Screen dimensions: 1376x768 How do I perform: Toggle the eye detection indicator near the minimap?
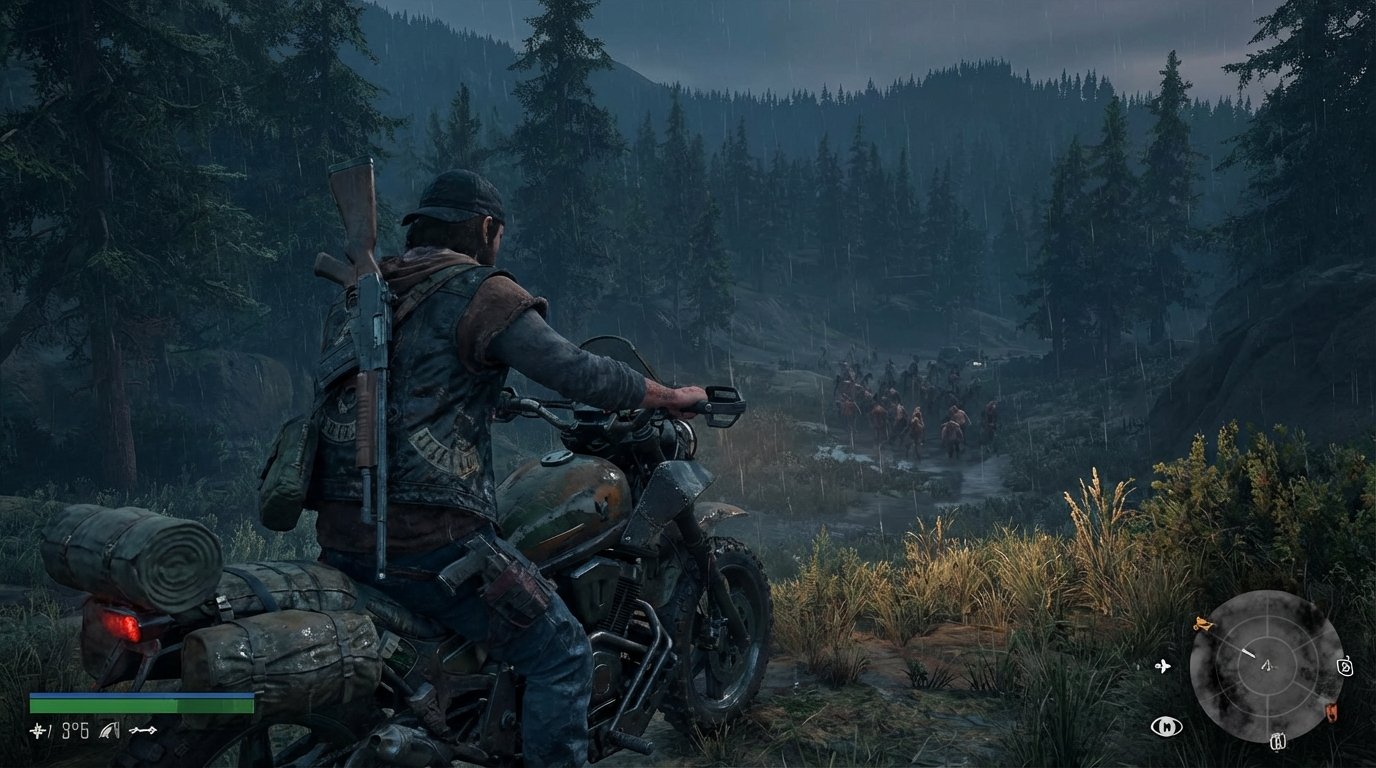point(1167,726)
